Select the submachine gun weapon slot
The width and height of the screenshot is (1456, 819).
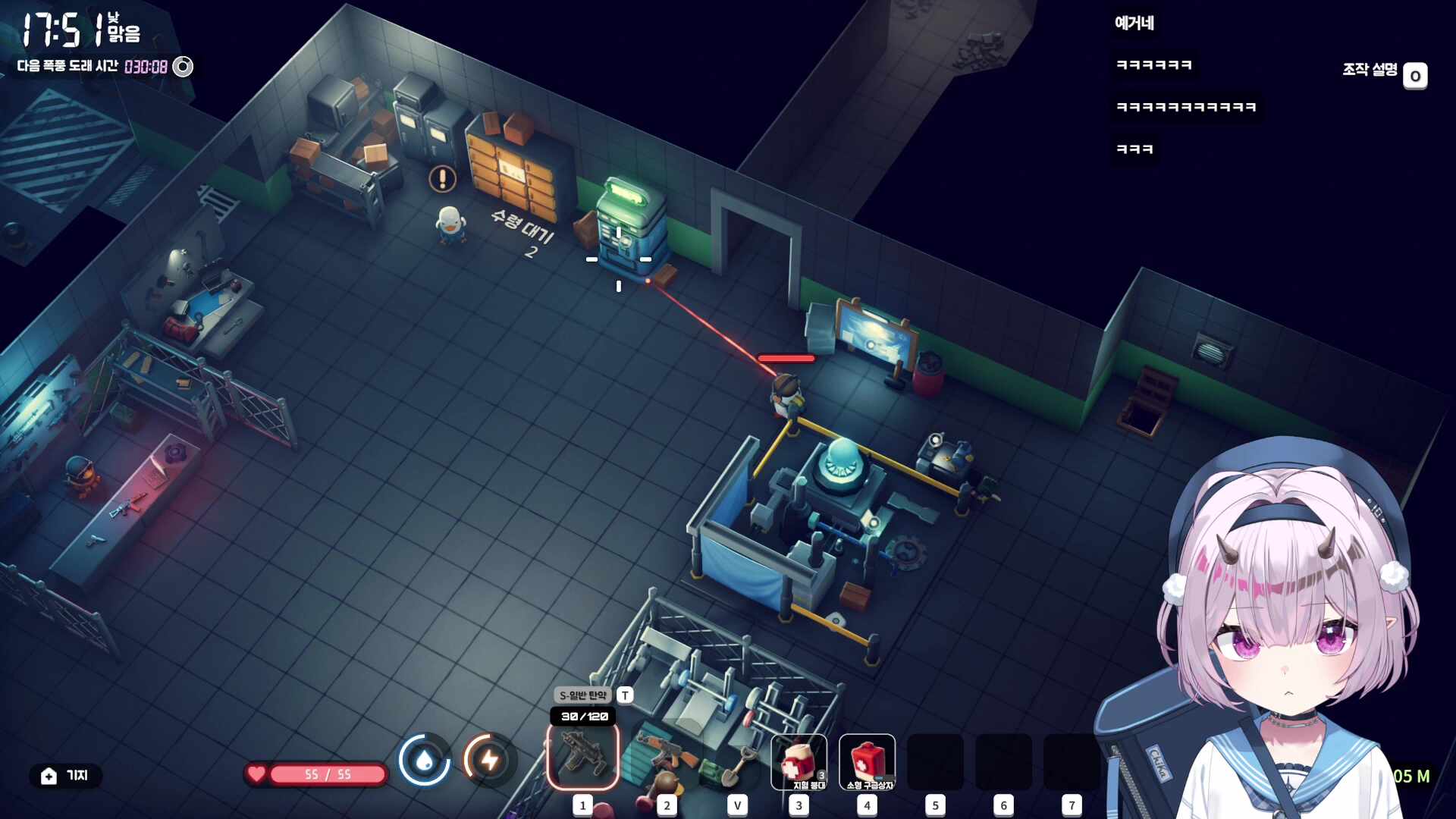[x=582, y=758]
